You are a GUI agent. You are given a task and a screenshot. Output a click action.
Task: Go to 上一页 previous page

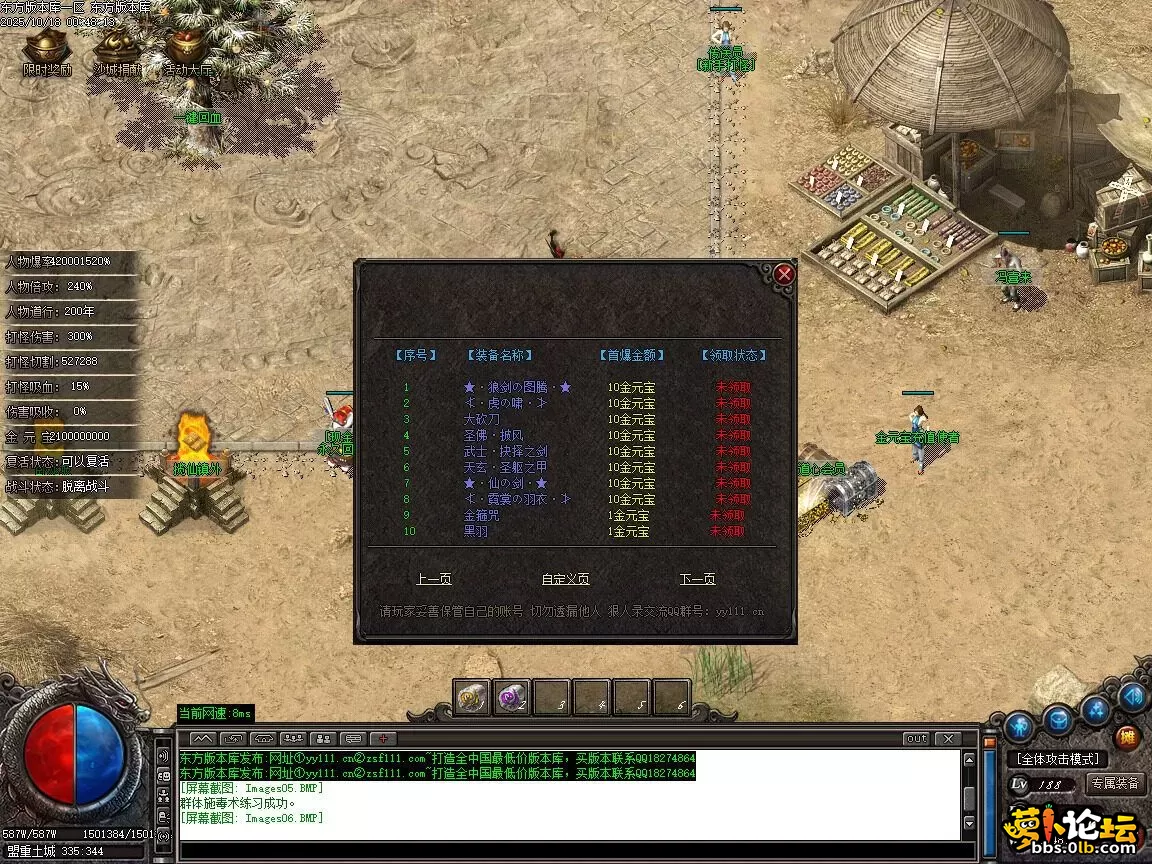[x=434, y=579]
